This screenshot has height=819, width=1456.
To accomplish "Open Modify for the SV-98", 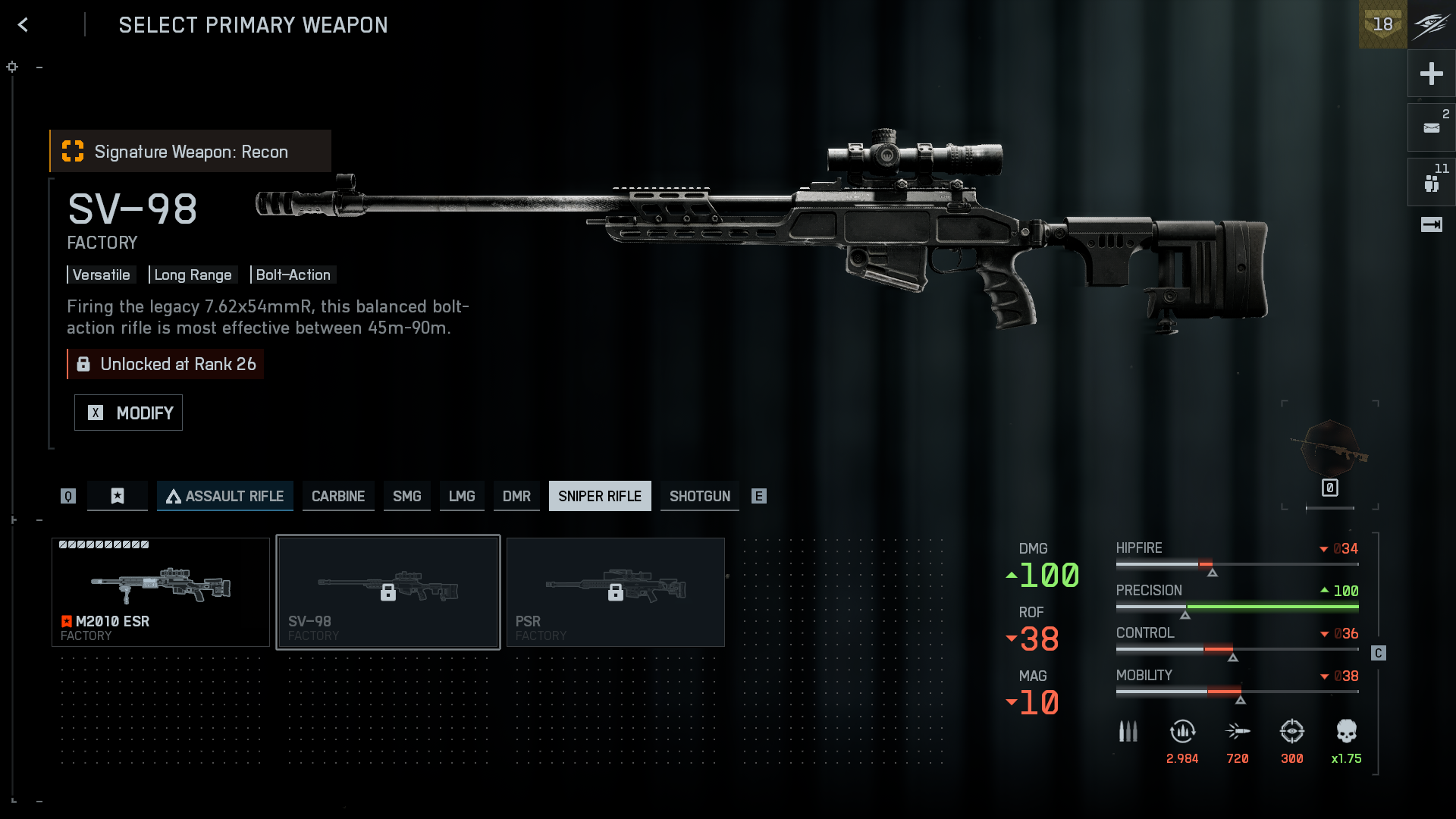I will coord(128,413).
